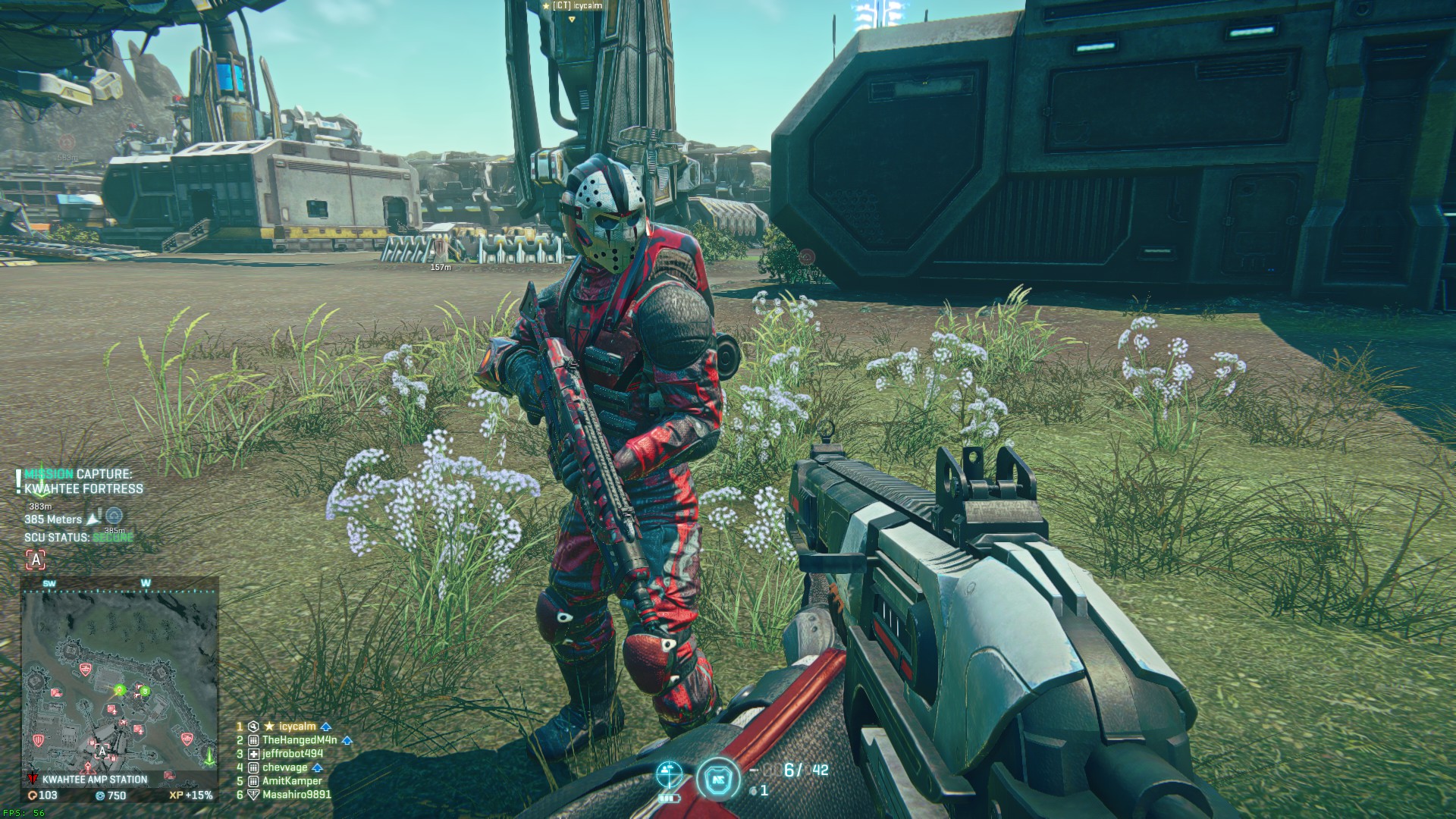Select the Capture Kwahtee Fortress mission tracker
This screenshot has height=819, width=1456.
[x=83, y=482]
